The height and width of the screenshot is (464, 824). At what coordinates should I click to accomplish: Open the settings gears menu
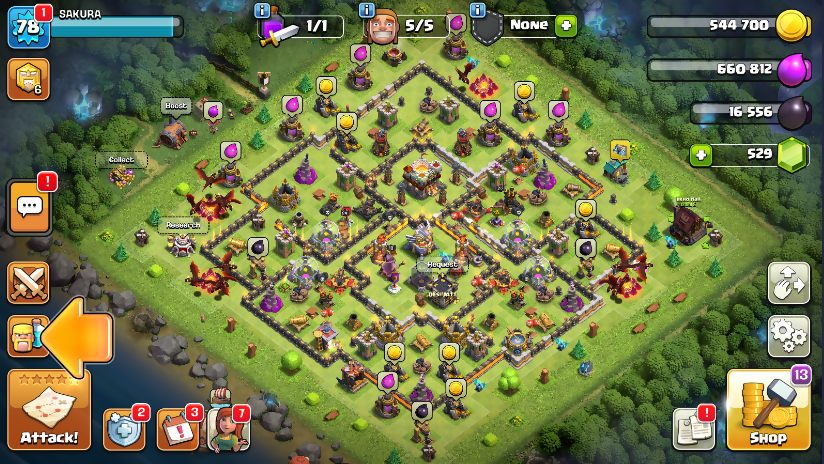tap(788, 336)
